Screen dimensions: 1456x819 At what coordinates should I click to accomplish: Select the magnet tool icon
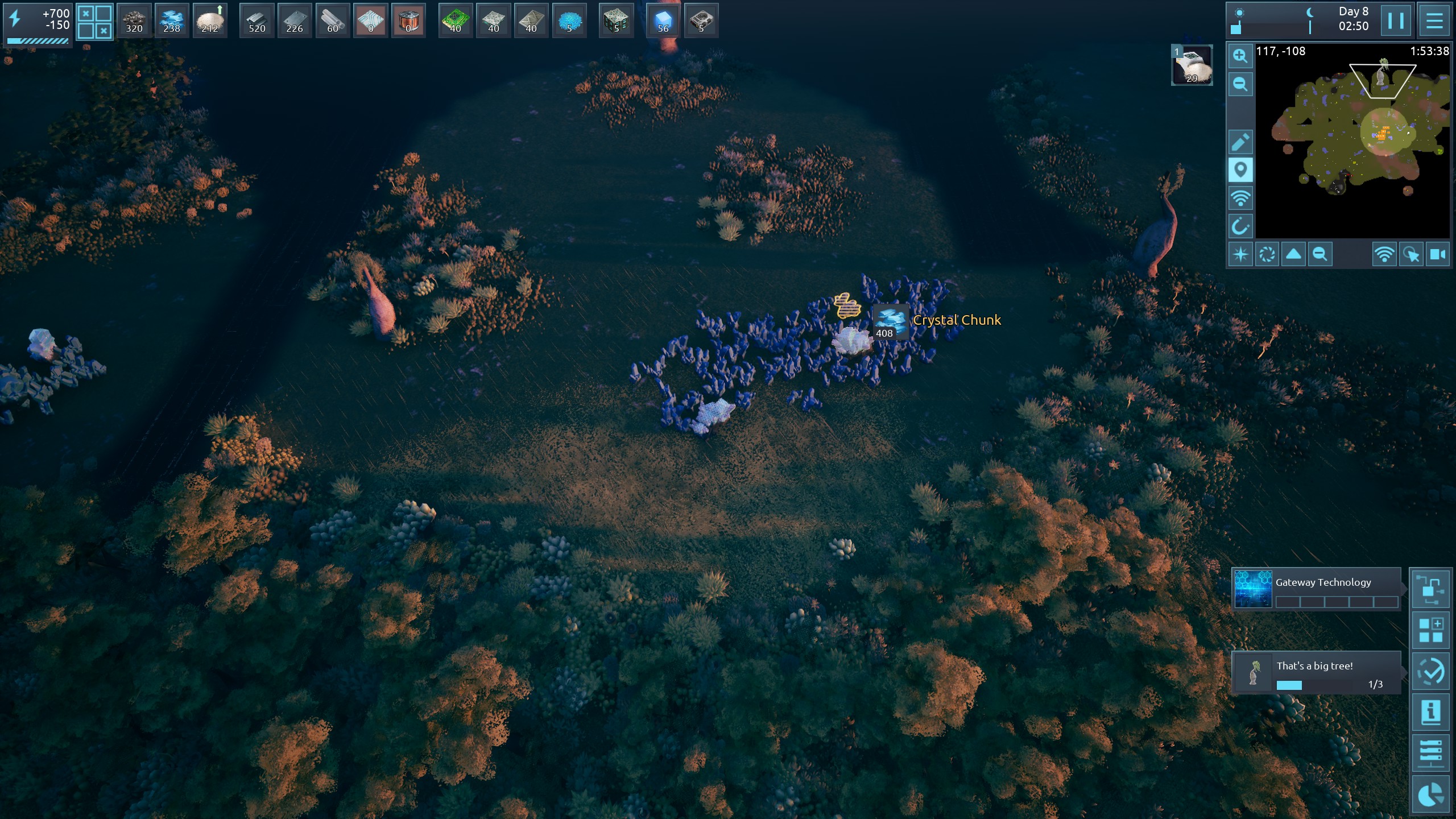point(1240,226)
